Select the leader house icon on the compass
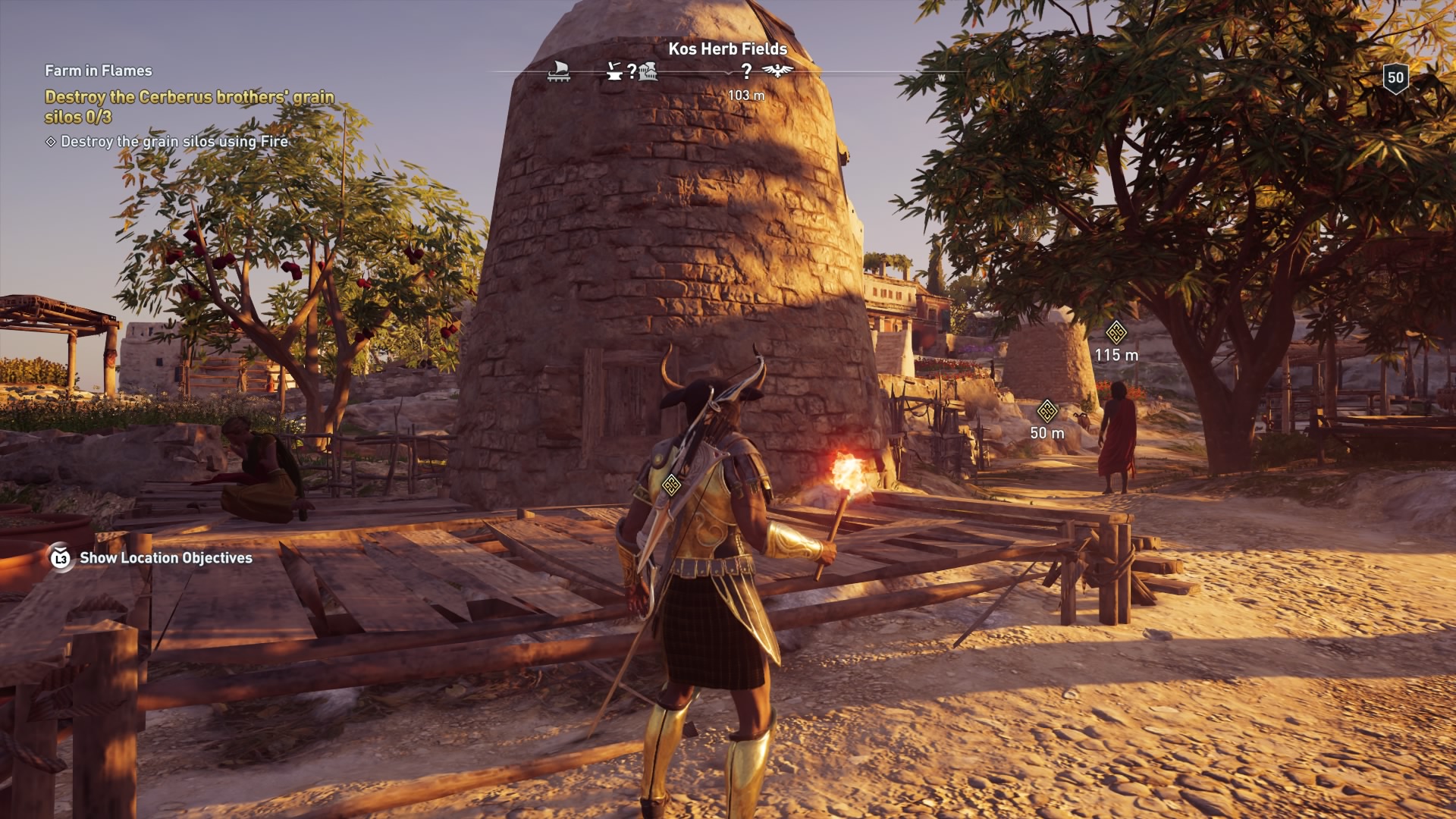The height and width of the screenshot is (819, 1456). click(650, 73)
